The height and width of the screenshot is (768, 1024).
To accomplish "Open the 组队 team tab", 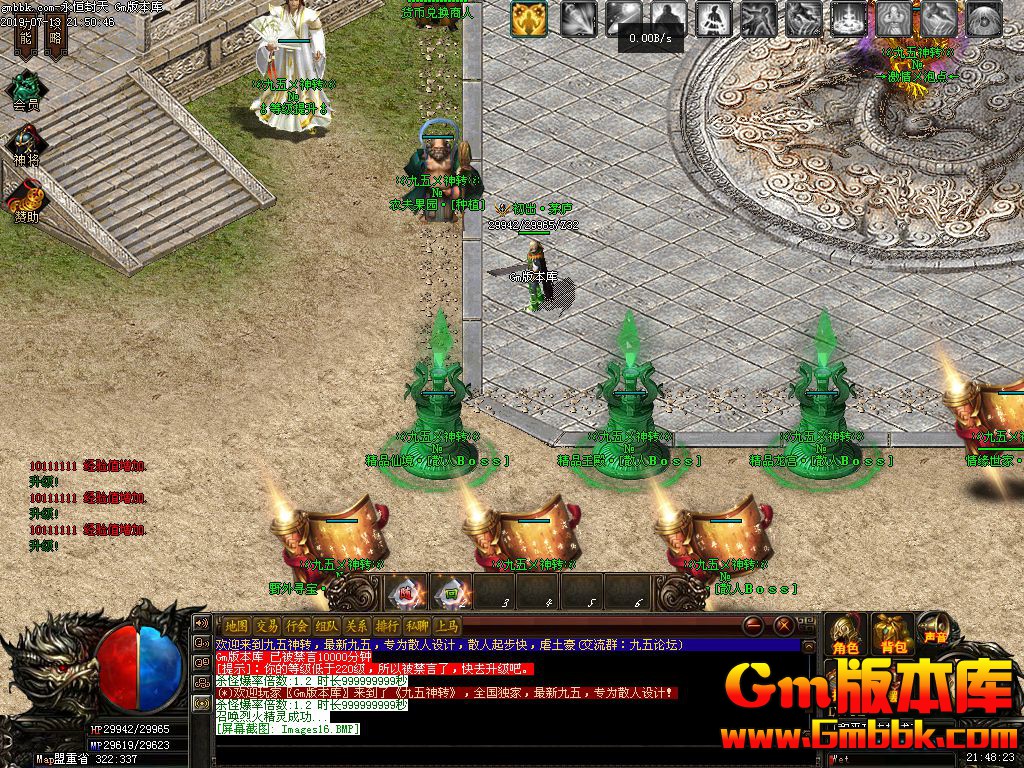I will tap(326, 626).
